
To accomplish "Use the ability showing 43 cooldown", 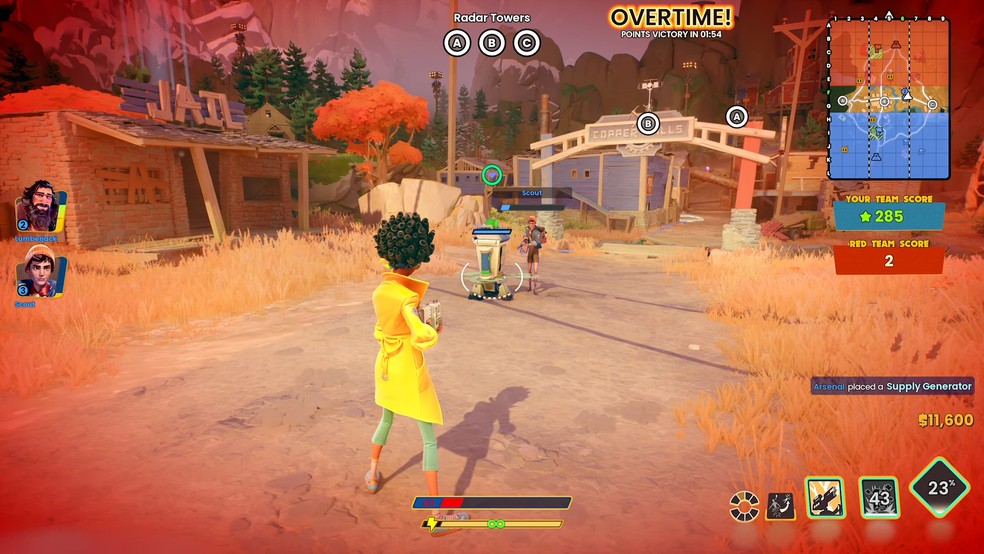I will [x=879, y=497].
